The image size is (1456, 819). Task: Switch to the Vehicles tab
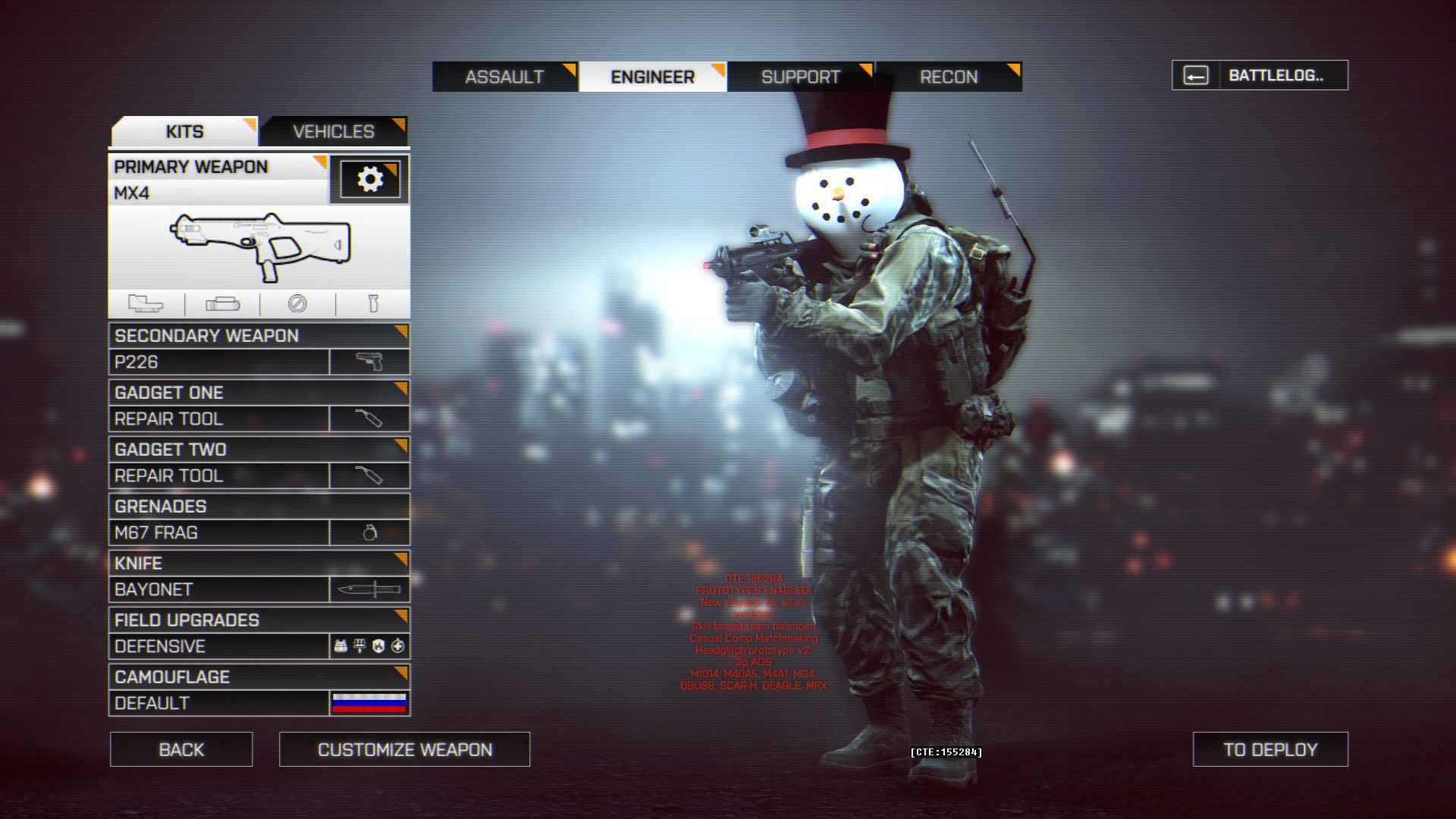pos(334,131)
